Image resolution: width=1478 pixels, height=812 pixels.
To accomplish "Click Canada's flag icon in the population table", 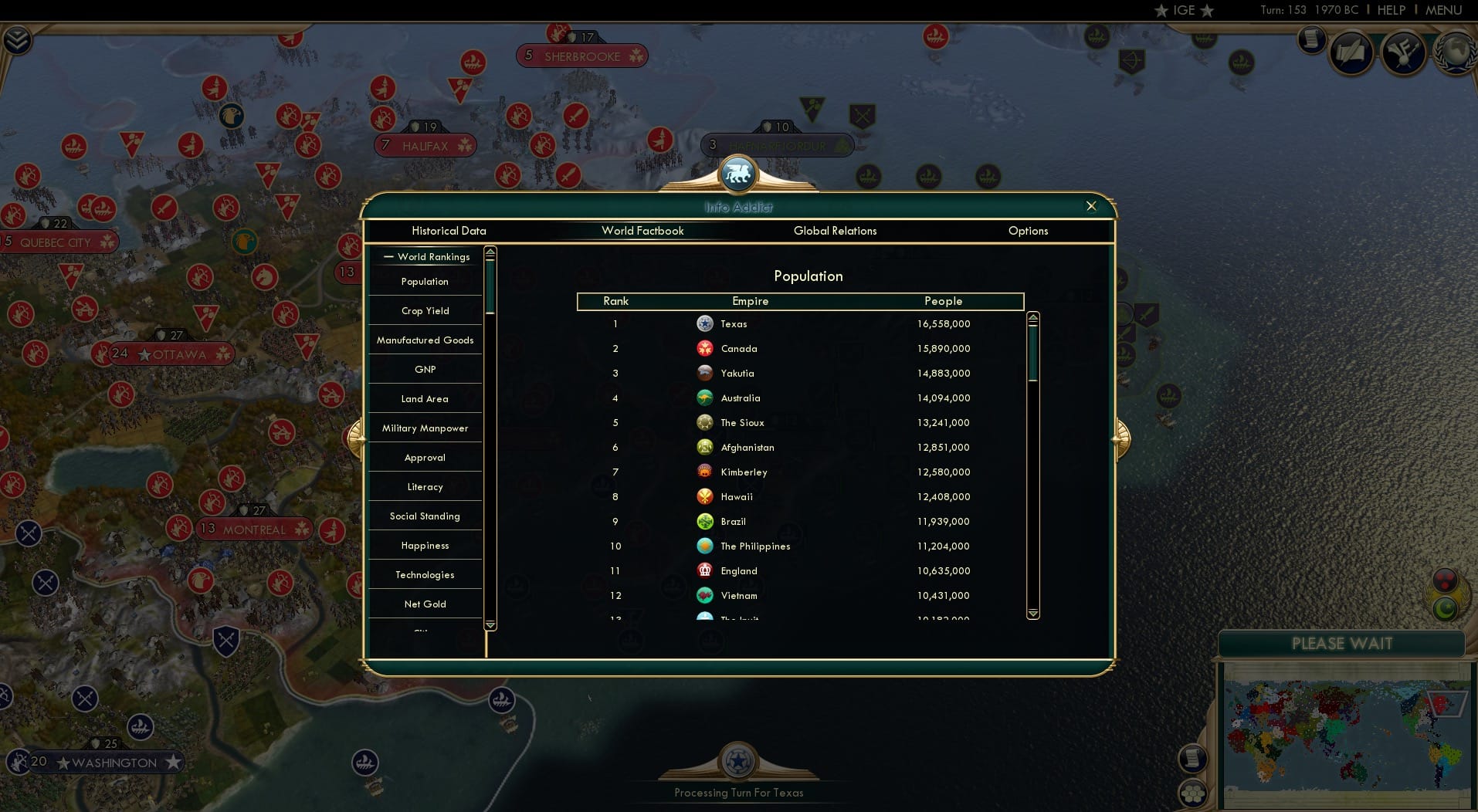I will [x=705, y=348].
